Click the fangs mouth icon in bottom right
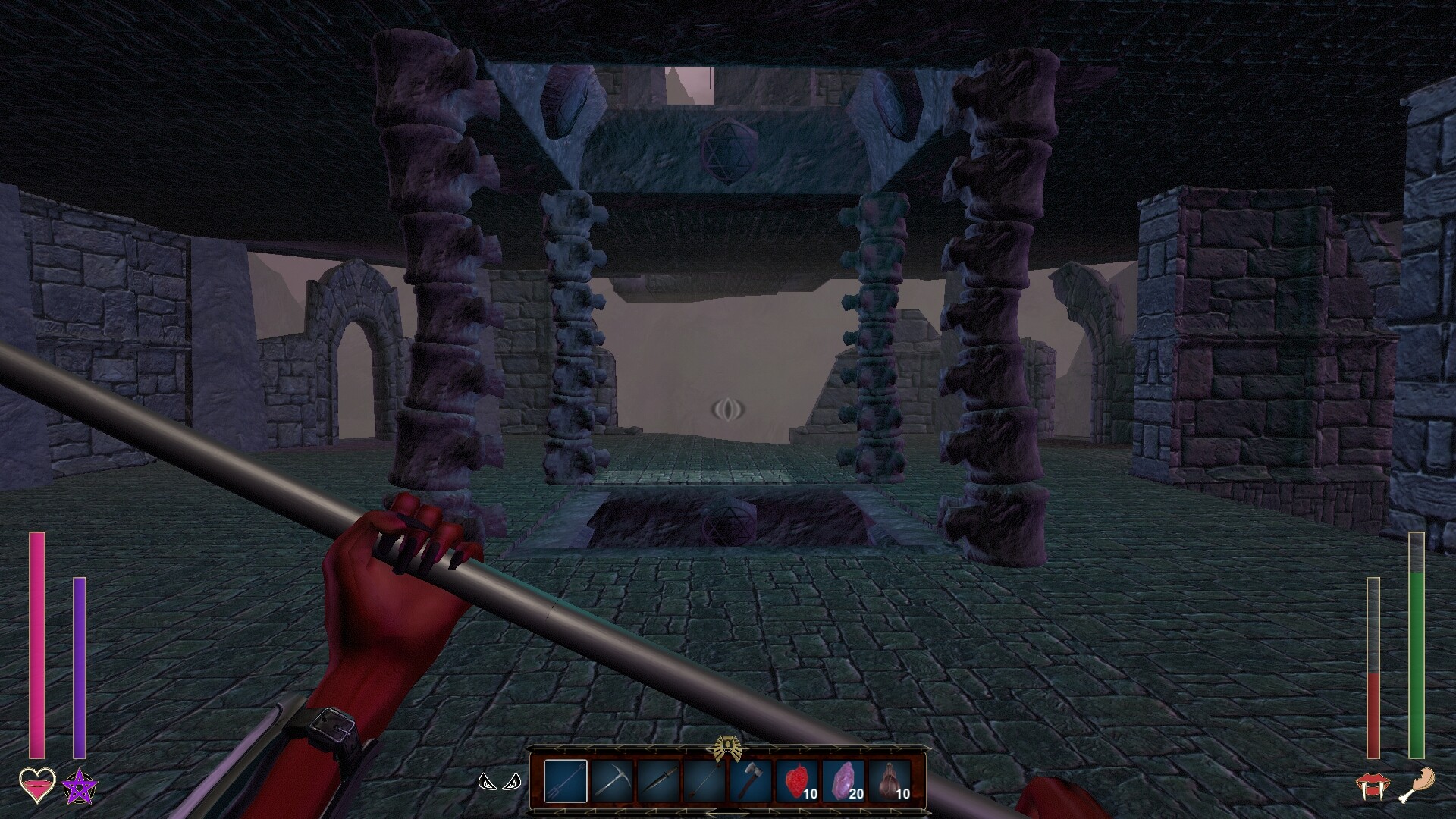Screen dimensions: 1456x819 (x=1373, y=786)
